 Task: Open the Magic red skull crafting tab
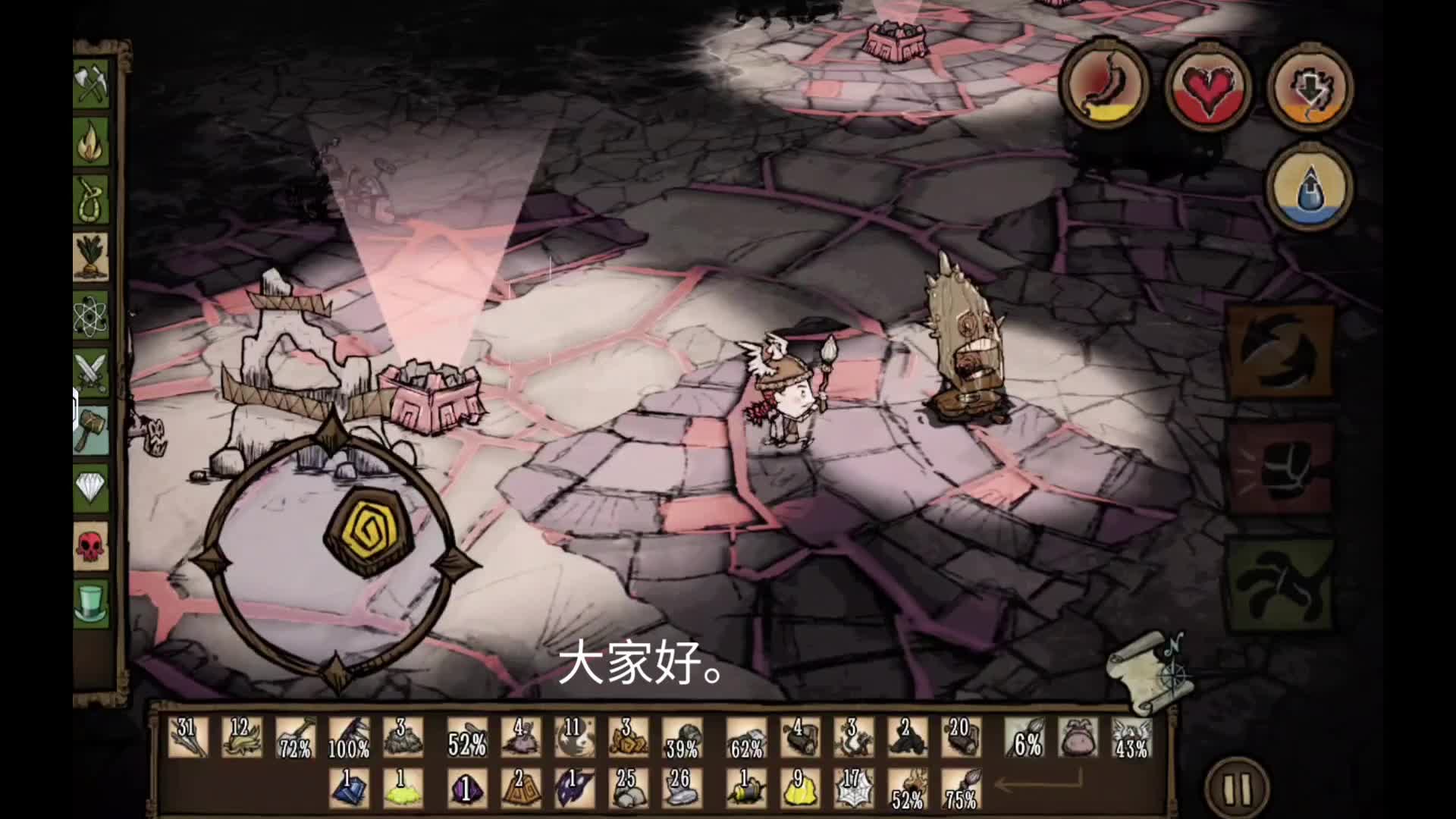[x=92, y=545]
